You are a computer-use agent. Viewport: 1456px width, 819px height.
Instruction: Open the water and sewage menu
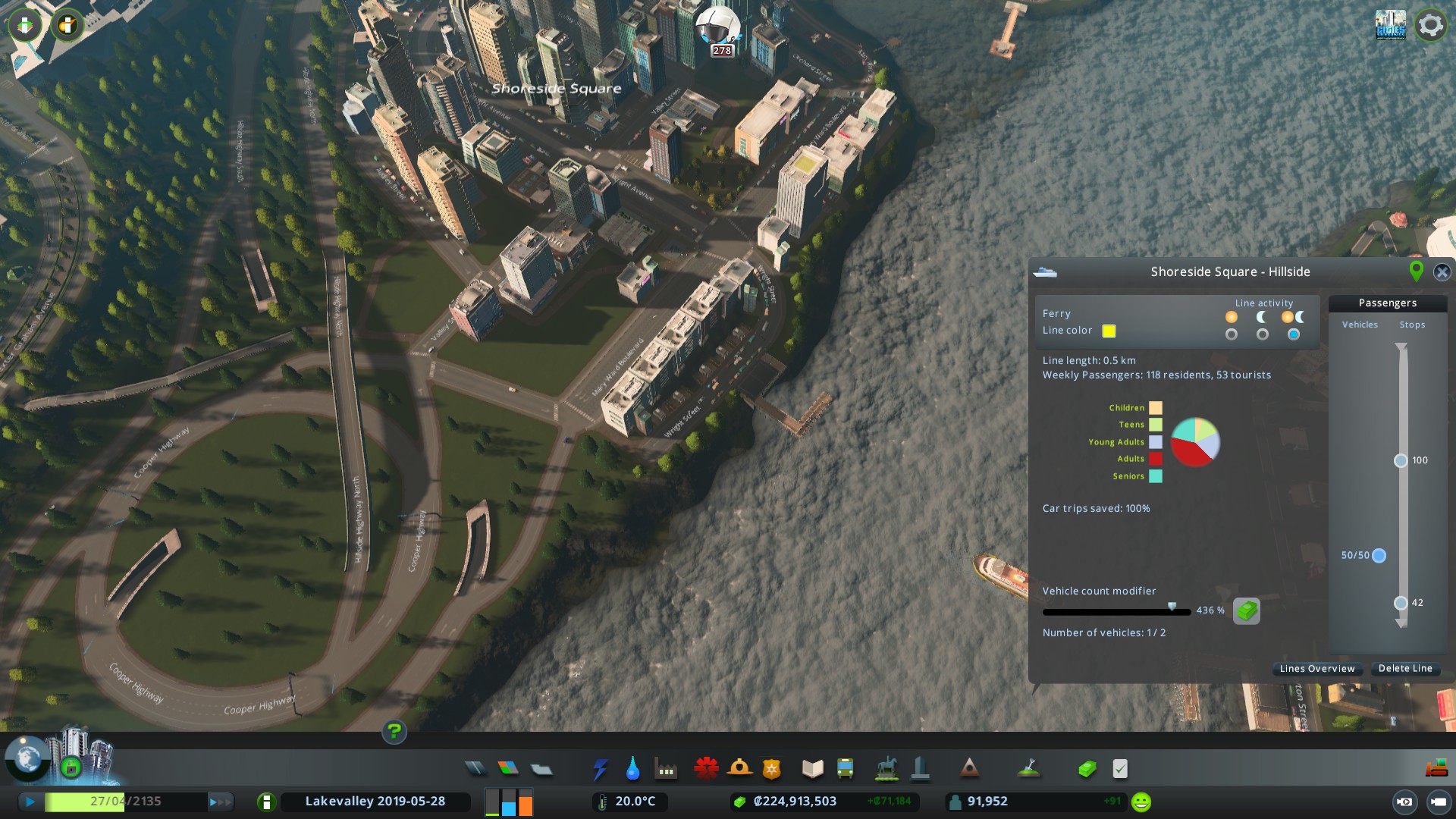632,770
